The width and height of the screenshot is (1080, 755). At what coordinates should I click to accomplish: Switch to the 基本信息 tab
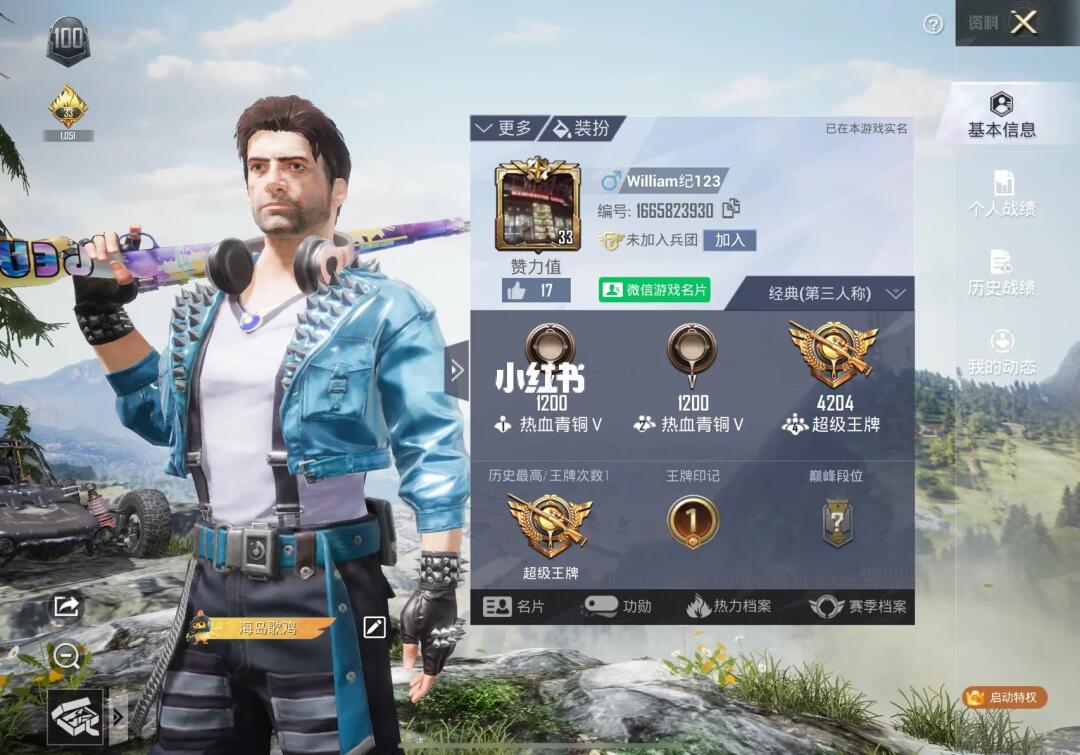(x=1001, y=115)
